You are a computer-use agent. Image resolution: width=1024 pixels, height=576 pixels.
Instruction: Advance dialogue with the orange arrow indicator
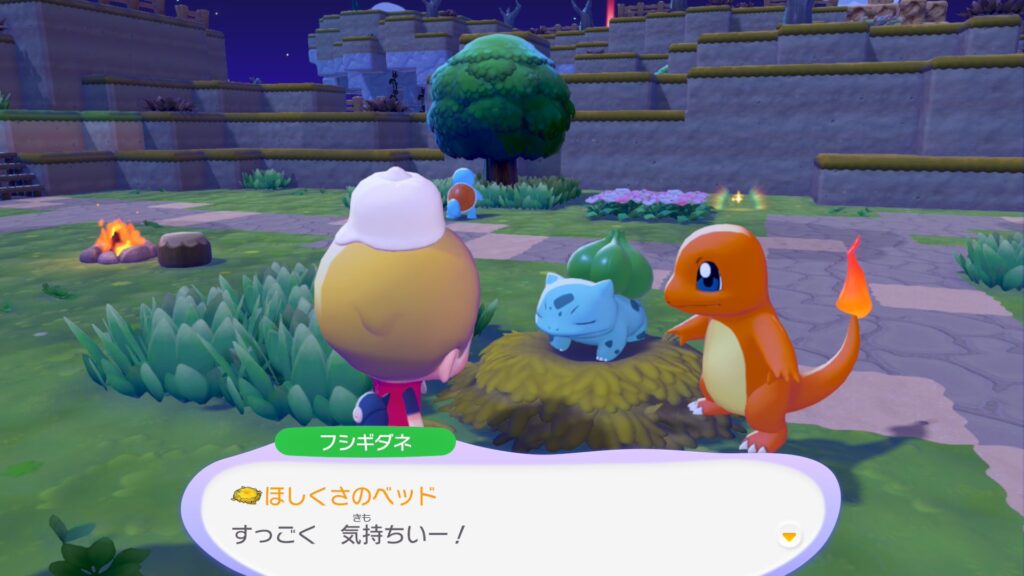(x=790, y=537)
